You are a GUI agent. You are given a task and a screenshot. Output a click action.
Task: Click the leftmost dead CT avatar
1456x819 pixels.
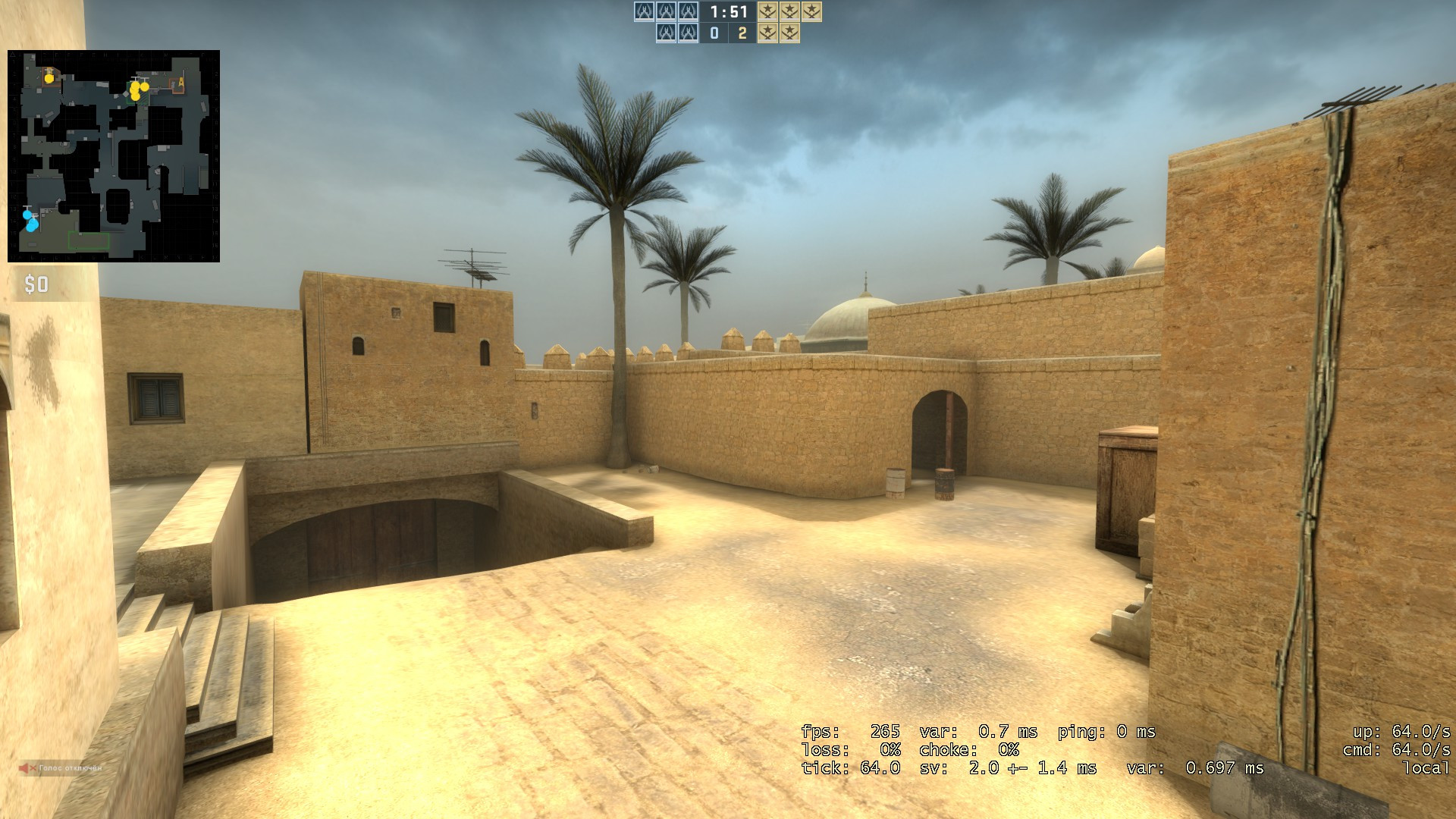pos(667,33)
